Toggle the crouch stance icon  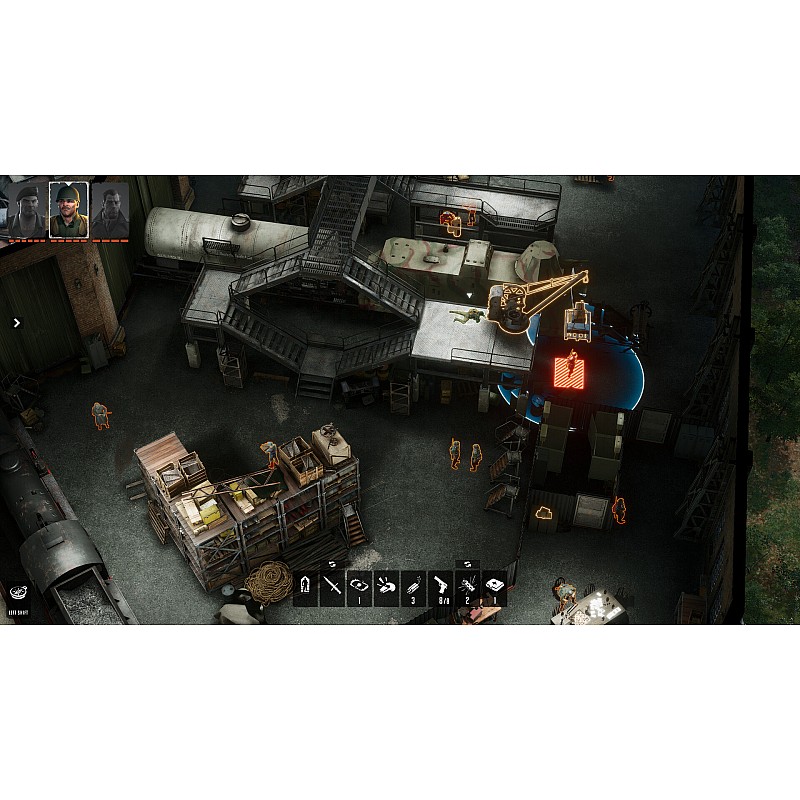click(x=306, y=587)
